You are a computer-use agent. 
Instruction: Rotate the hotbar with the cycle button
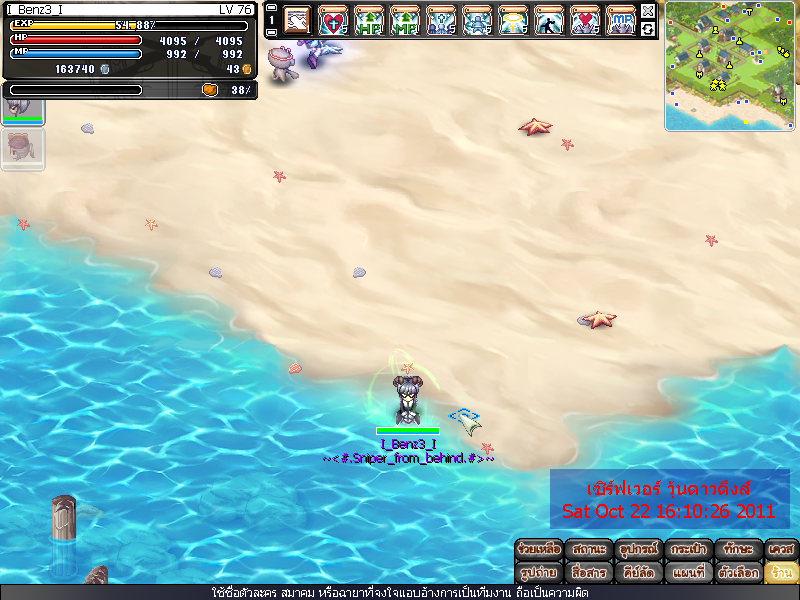648,29
